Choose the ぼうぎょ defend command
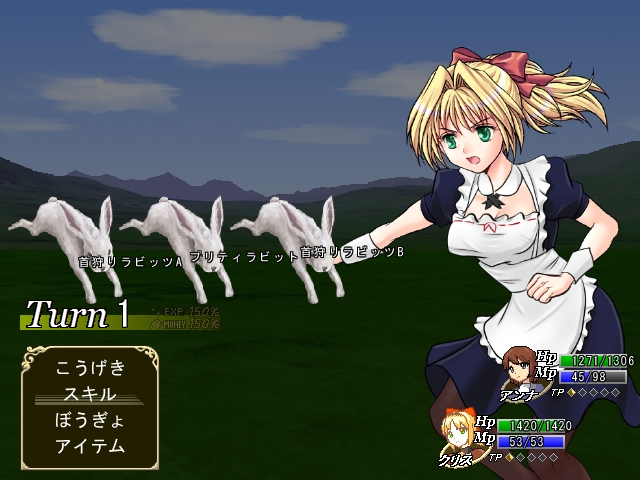The height and width of the screenshot is (480, 640). click(x=90, y=420)
